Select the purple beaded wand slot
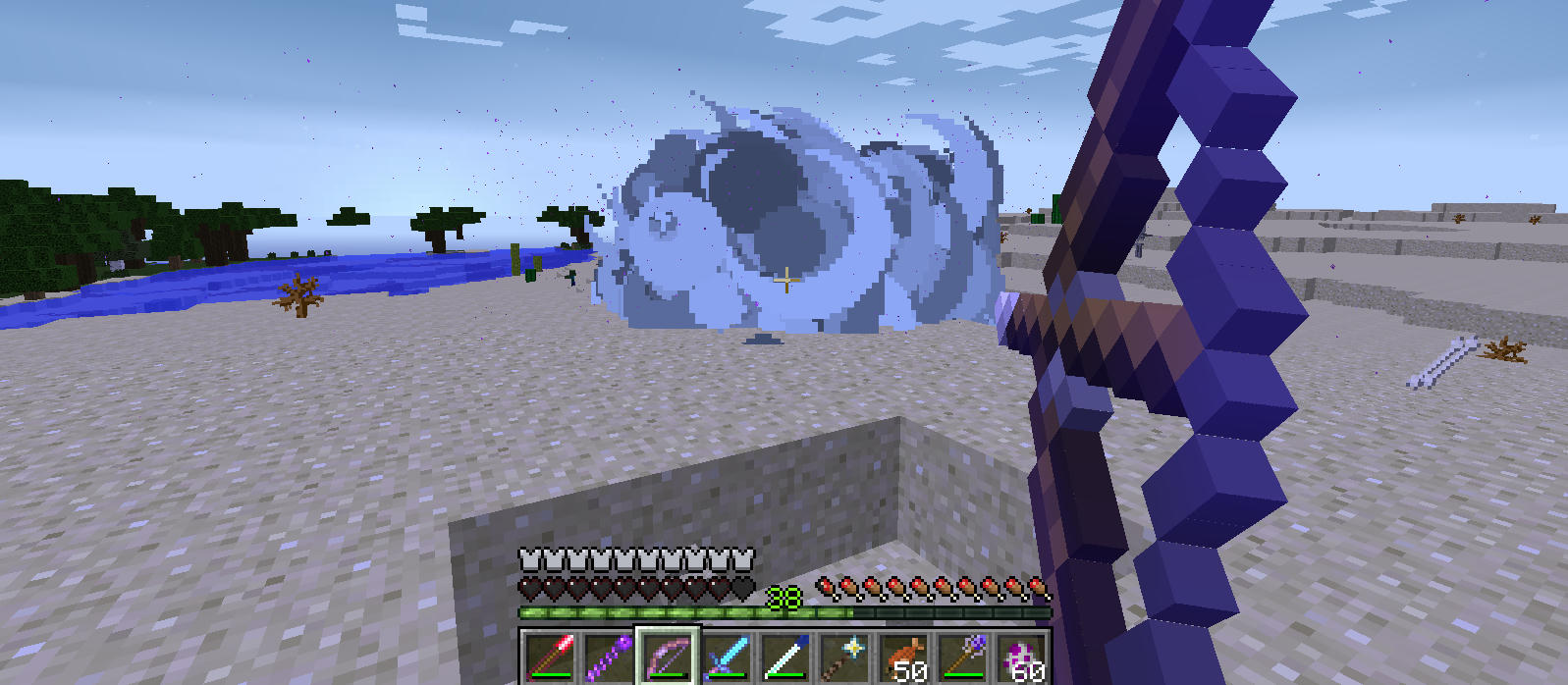 (609, 657)
